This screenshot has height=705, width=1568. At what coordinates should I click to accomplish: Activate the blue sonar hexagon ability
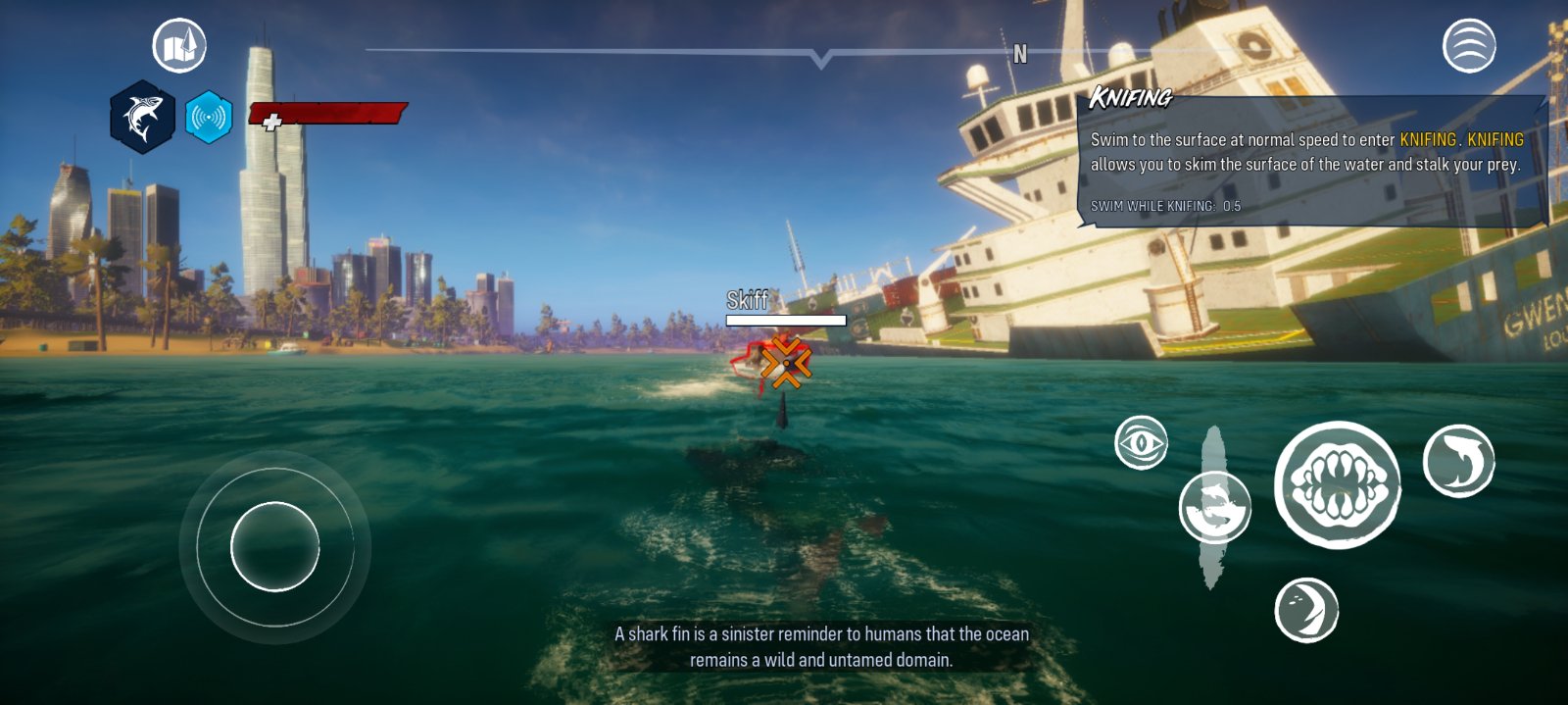click(x=209, y=118)
